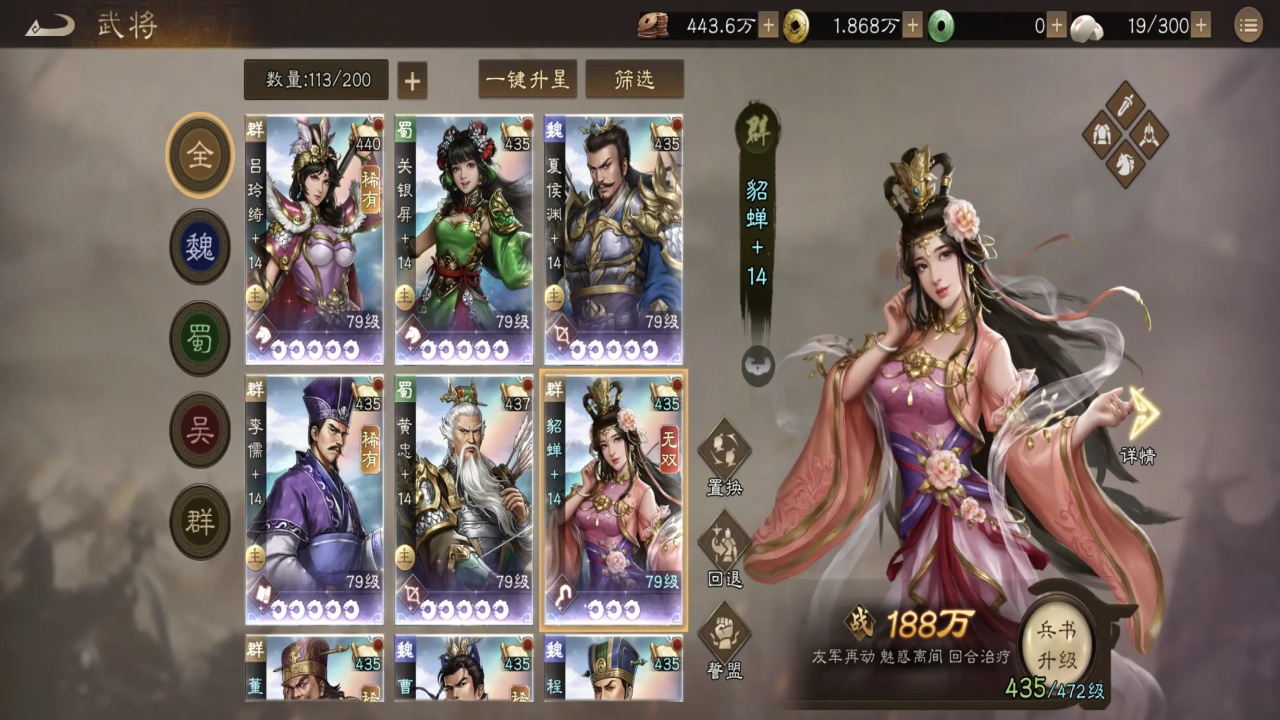Open the 置换 swap option
The image size is (1280, 720).
coord(724,459)
